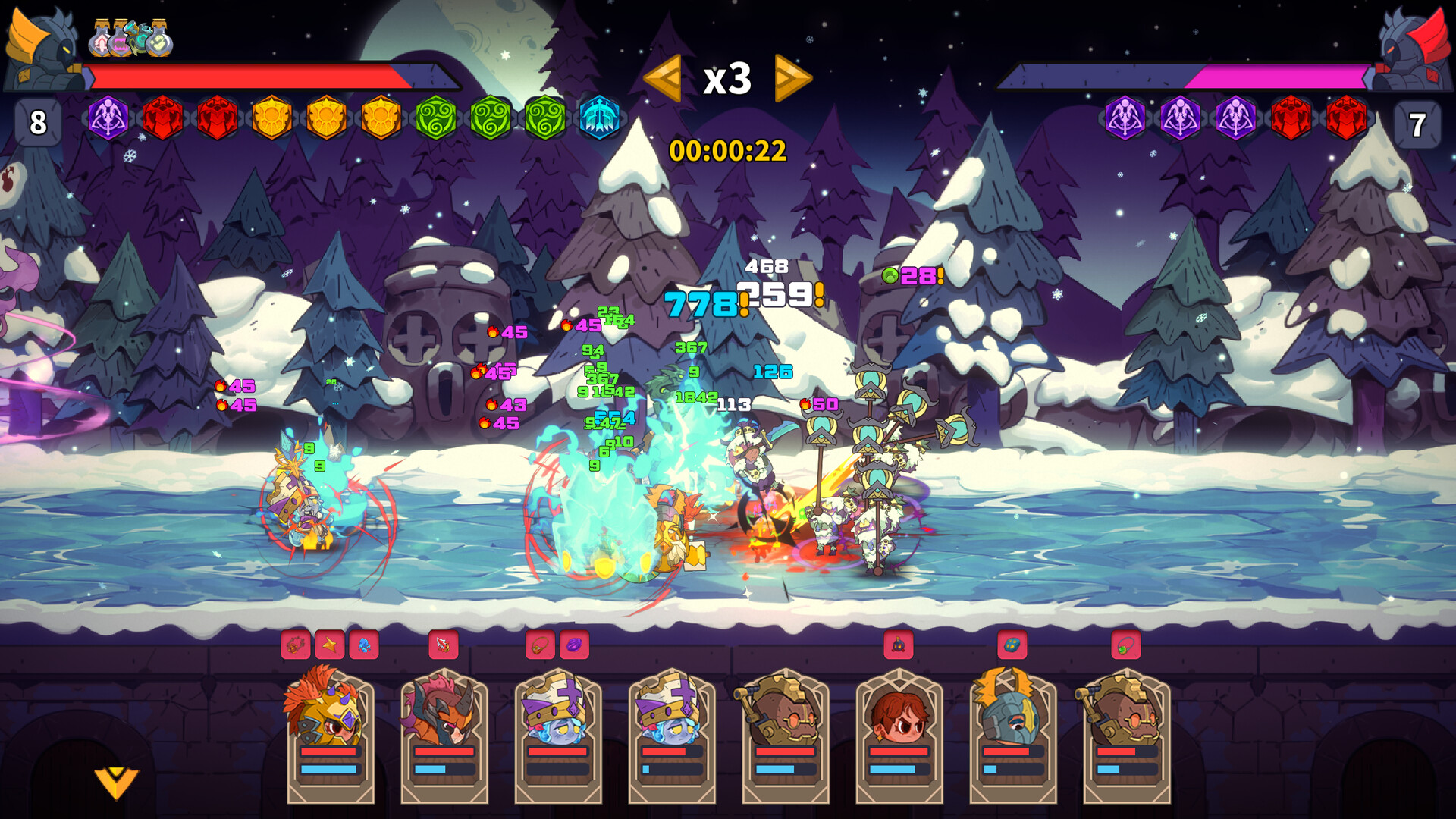1456x819 pixels.
Task: Choose the blue crystal item icon
Action: 365,645
